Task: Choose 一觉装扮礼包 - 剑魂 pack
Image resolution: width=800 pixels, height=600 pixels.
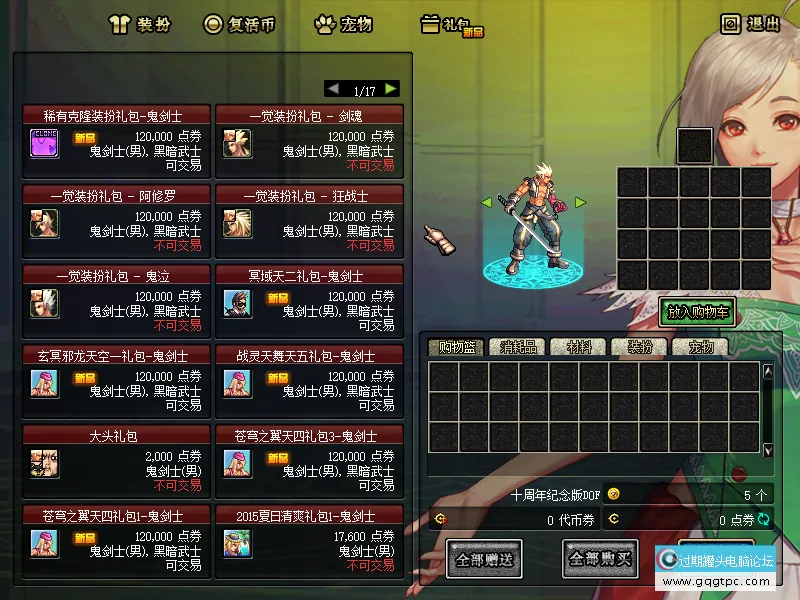Action: 309,135
